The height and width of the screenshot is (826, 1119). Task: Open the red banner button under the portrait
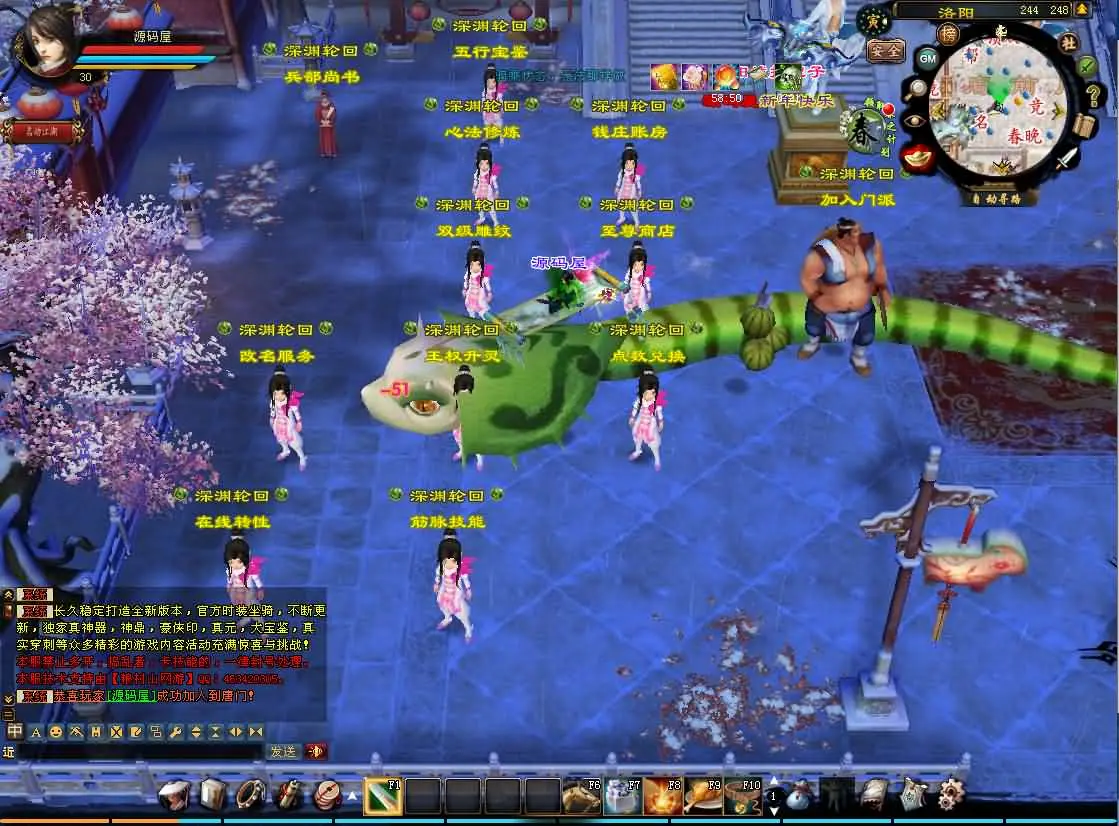[x=43, y=131]
